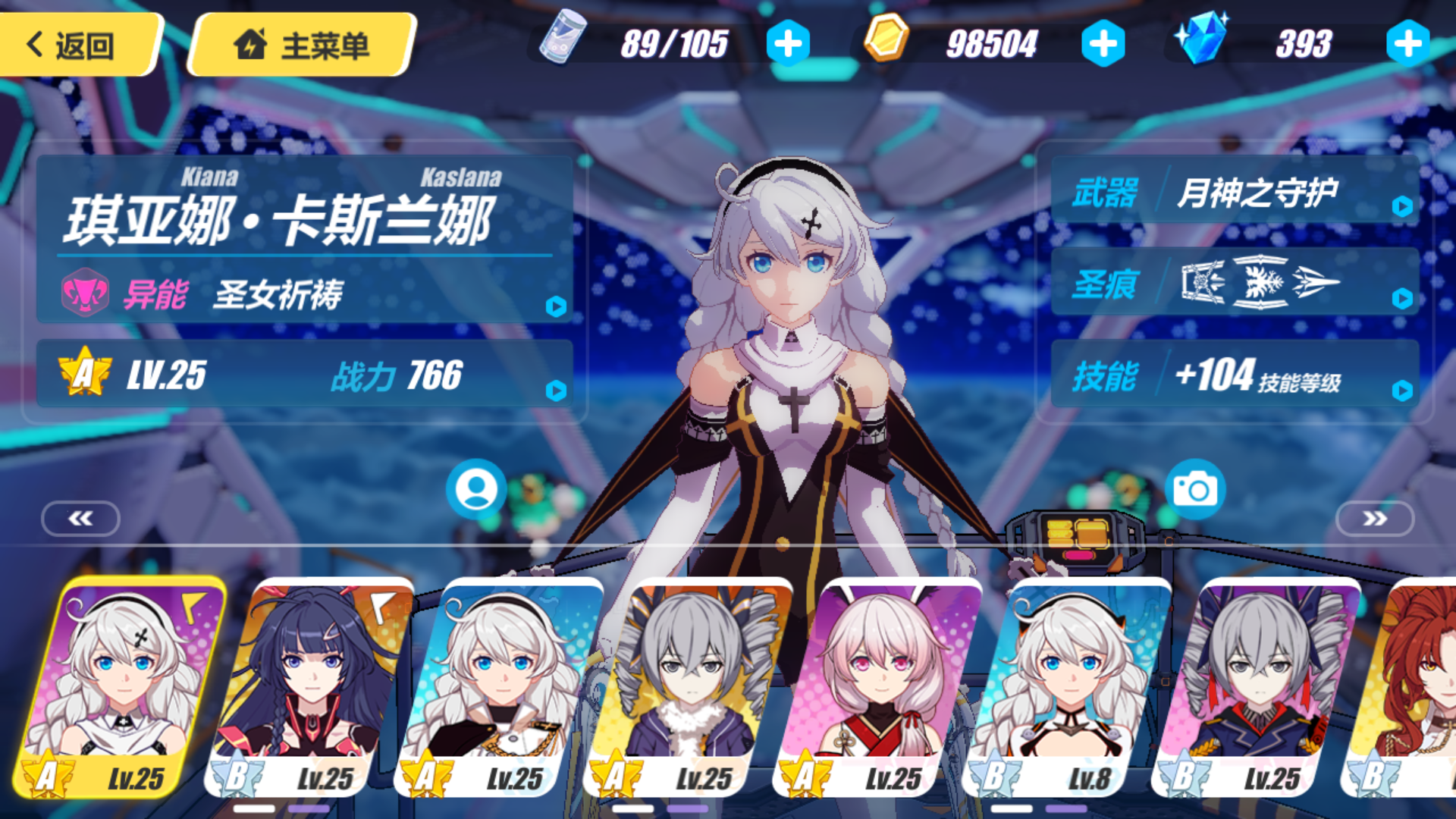Select the camera icon near the character

(x=1197, y=489)
